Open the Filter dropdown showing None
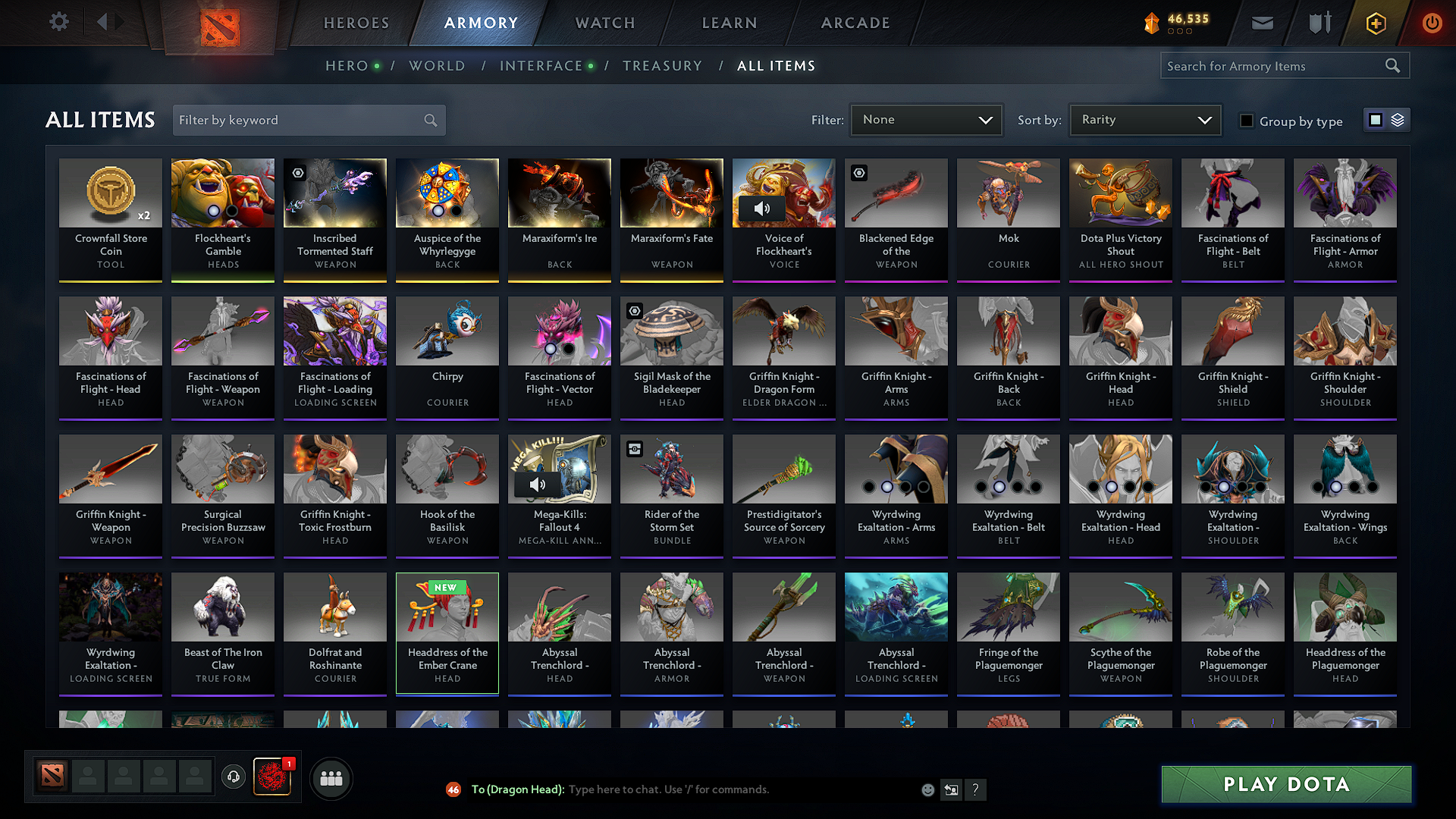The width and height of the screenshot is (1456, 819). pos(926,119)
